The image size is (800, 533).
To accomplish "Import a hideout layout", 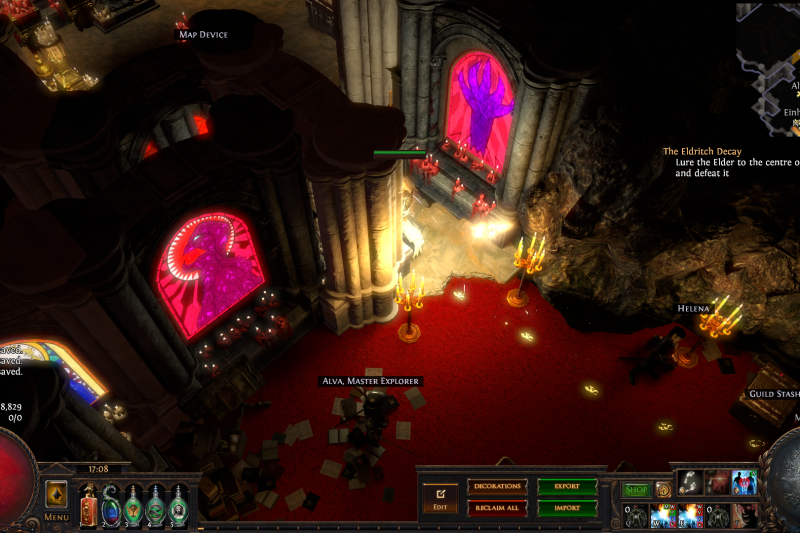I will (567, 508).
